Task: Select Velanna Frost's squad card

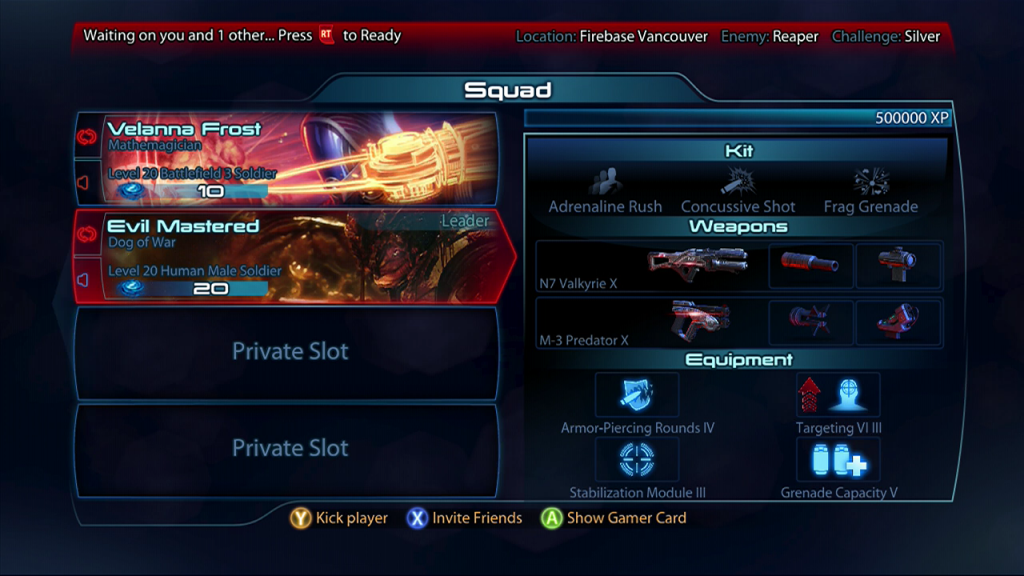Action: [300, 158]
